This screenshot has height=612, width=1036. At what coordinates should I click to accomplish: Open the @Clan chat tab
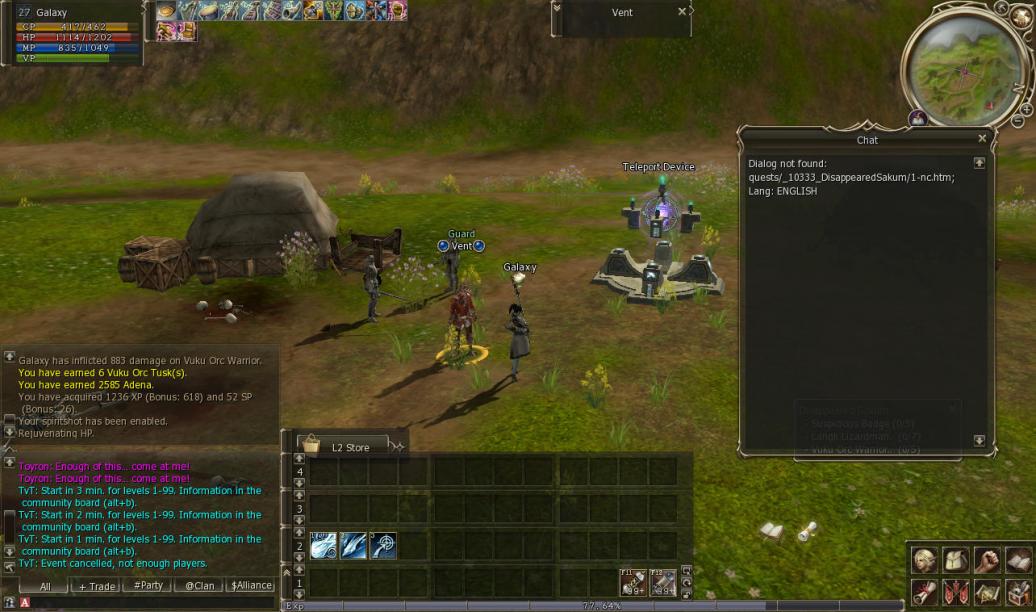click(x=200, y=586)
